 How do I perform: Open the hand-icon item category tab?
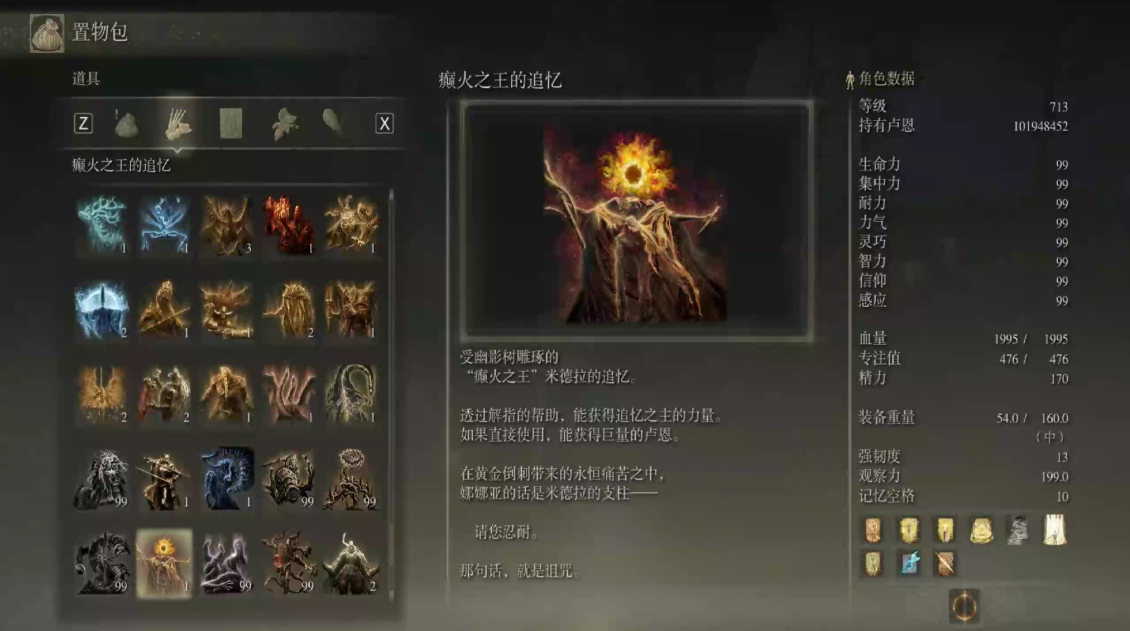pos(178,123)
